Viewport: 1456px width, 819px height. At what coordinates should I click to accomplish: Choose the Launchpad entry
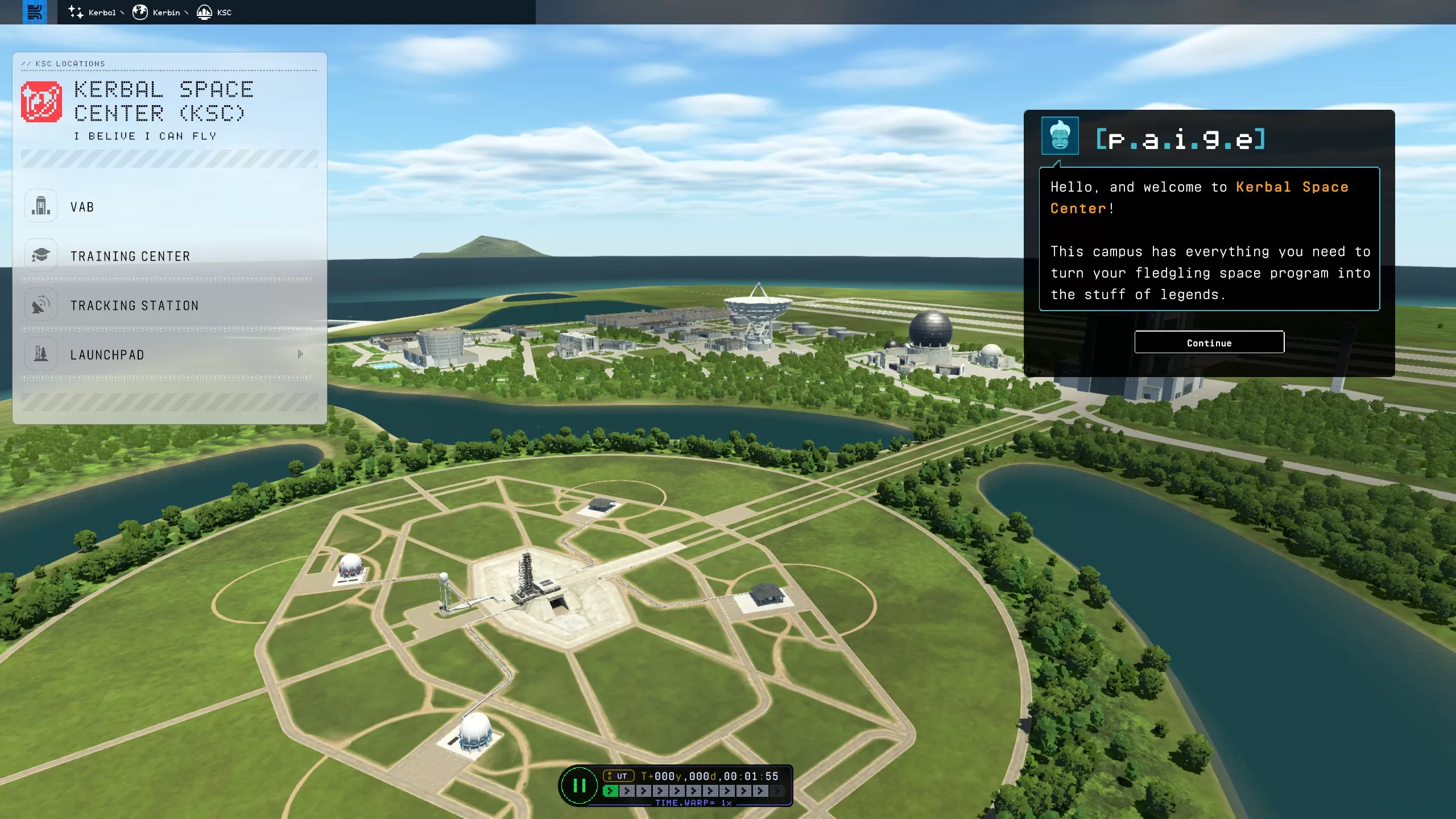107,355
